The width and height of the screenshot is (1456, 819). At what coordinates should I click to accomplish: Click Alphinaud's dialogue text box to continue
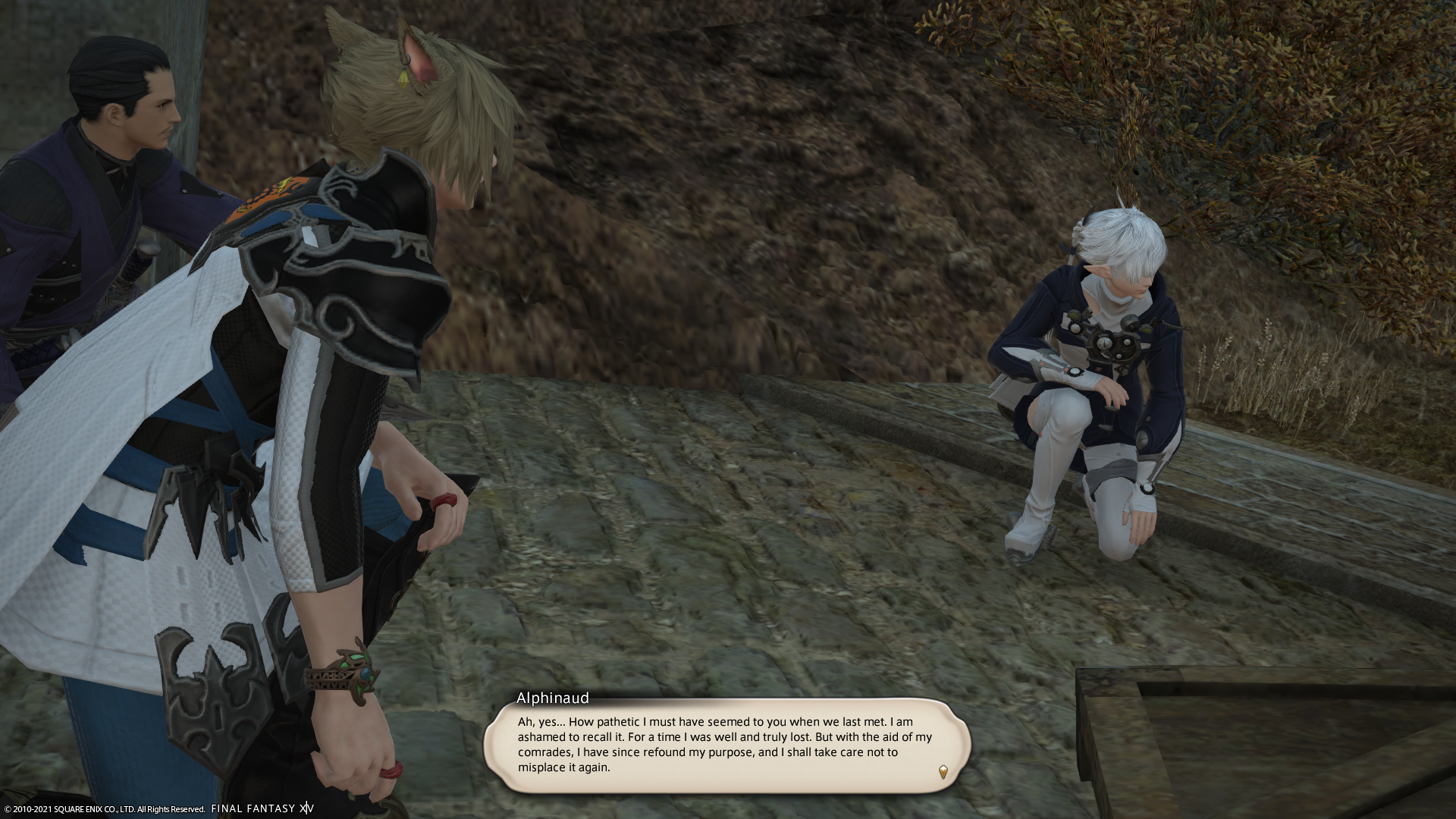tap(726, 745)
